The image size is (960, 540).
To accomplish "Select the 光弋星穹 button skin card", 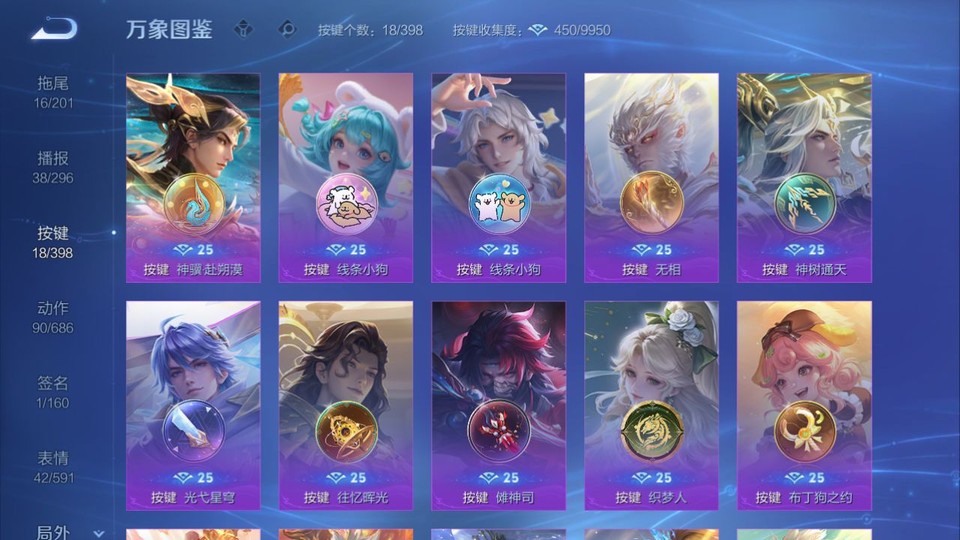I will (x=193, y=405).
